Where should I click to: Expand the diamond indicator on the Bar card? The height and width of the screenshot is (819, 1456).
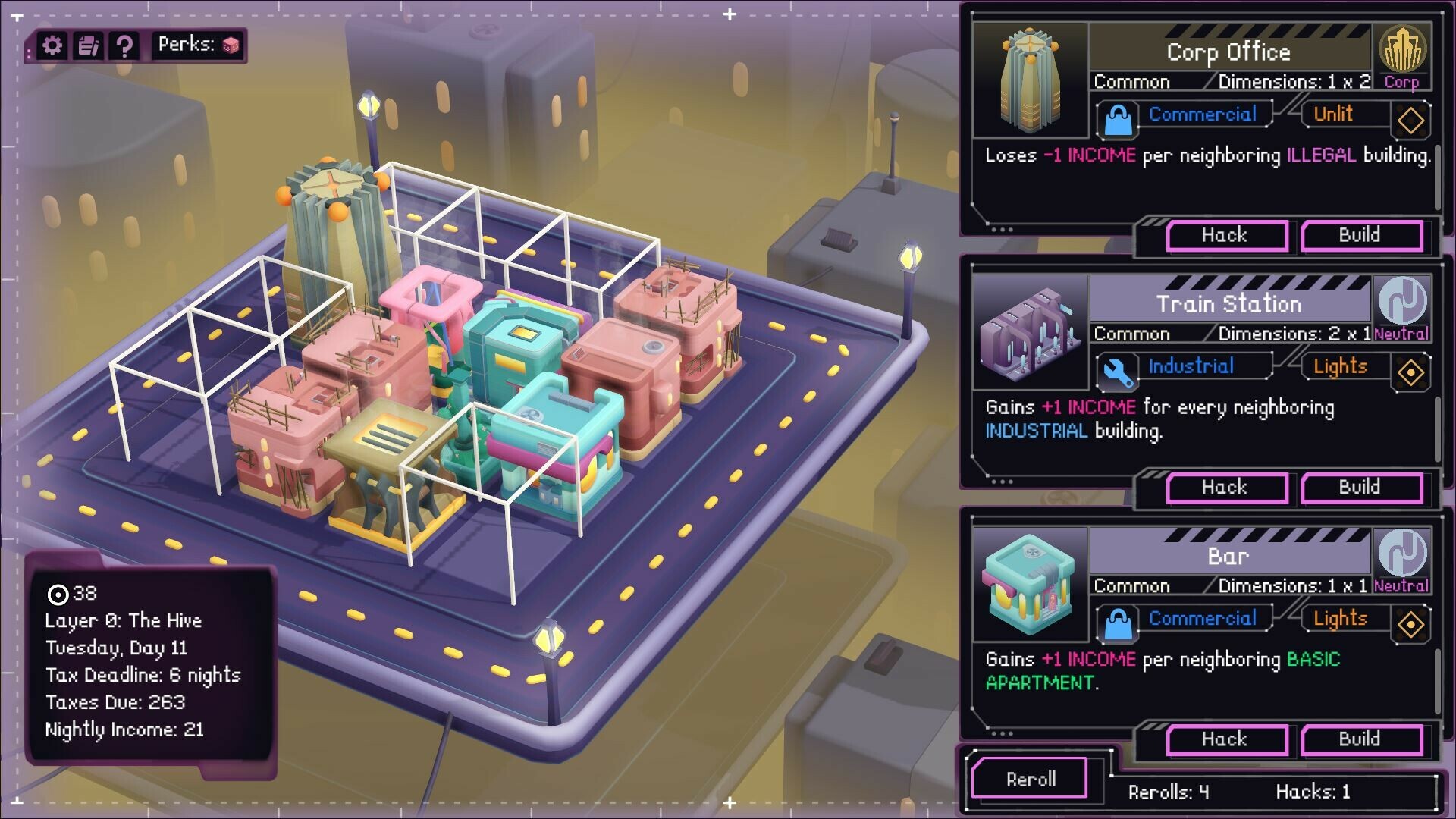1410,623
